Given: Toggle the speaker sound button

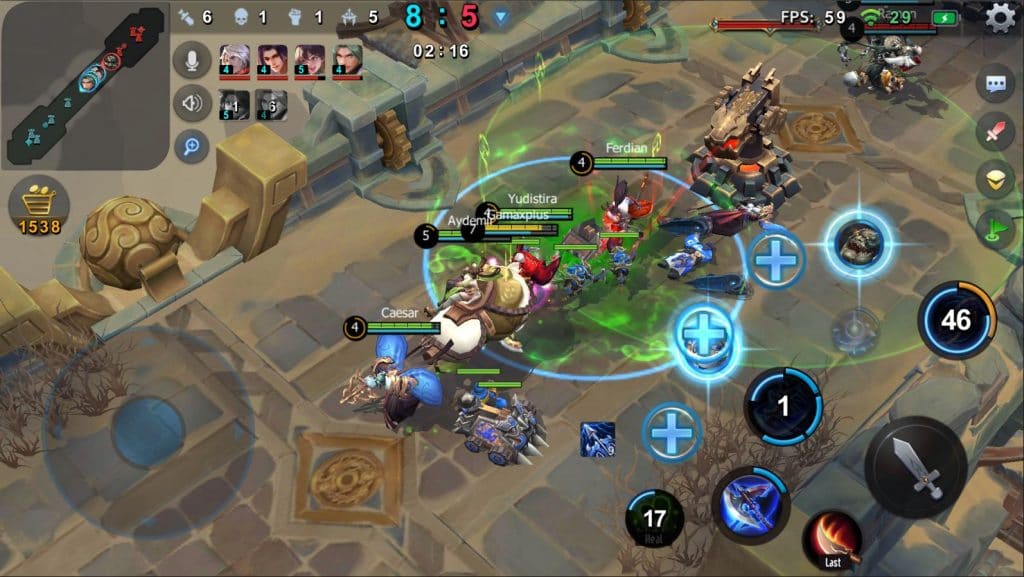Looking at the screenshot, I should click(191, 102).
